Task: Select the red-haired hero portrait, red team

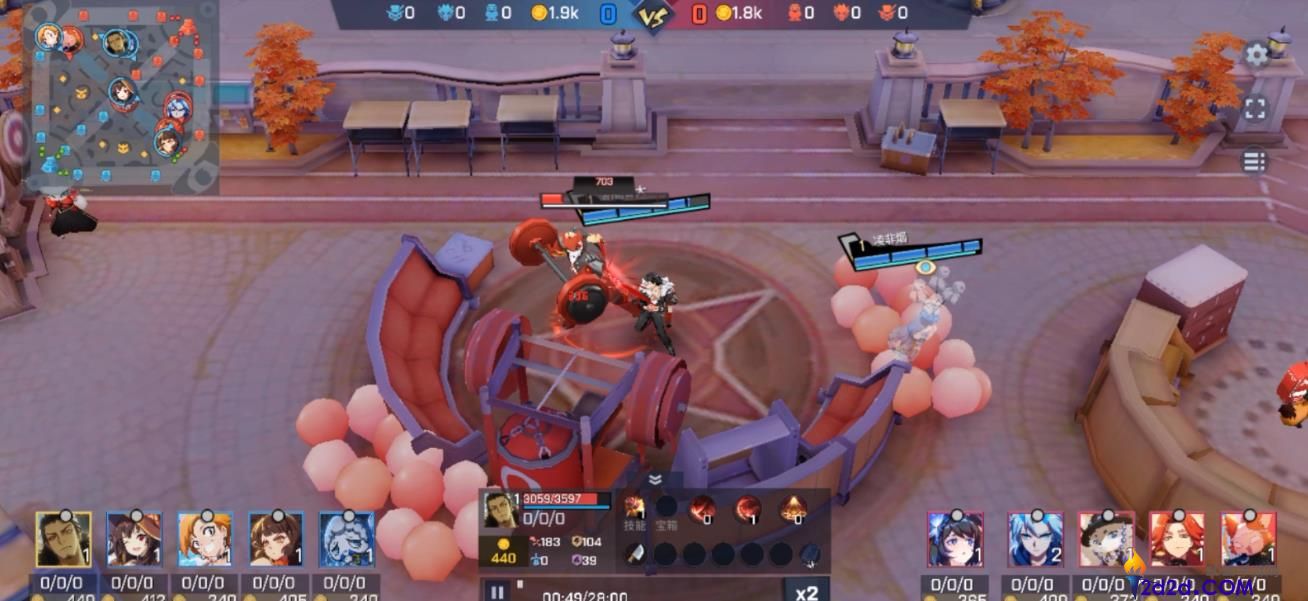Action: 1177,540
